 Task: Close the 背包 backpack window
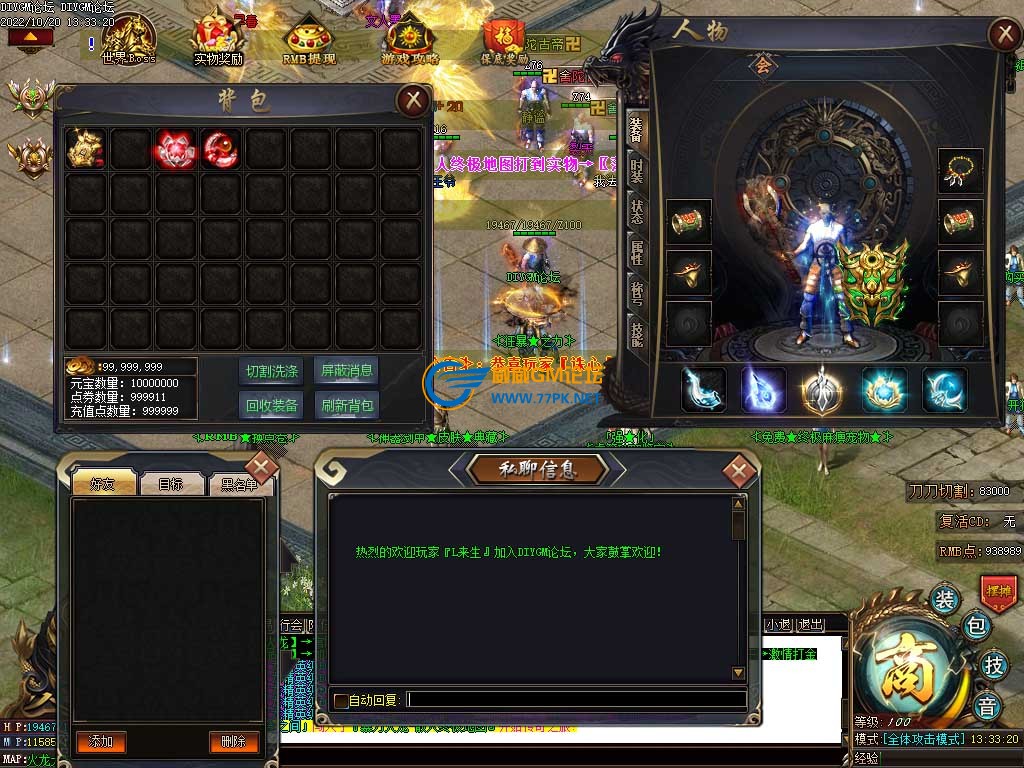coord(412,100)
